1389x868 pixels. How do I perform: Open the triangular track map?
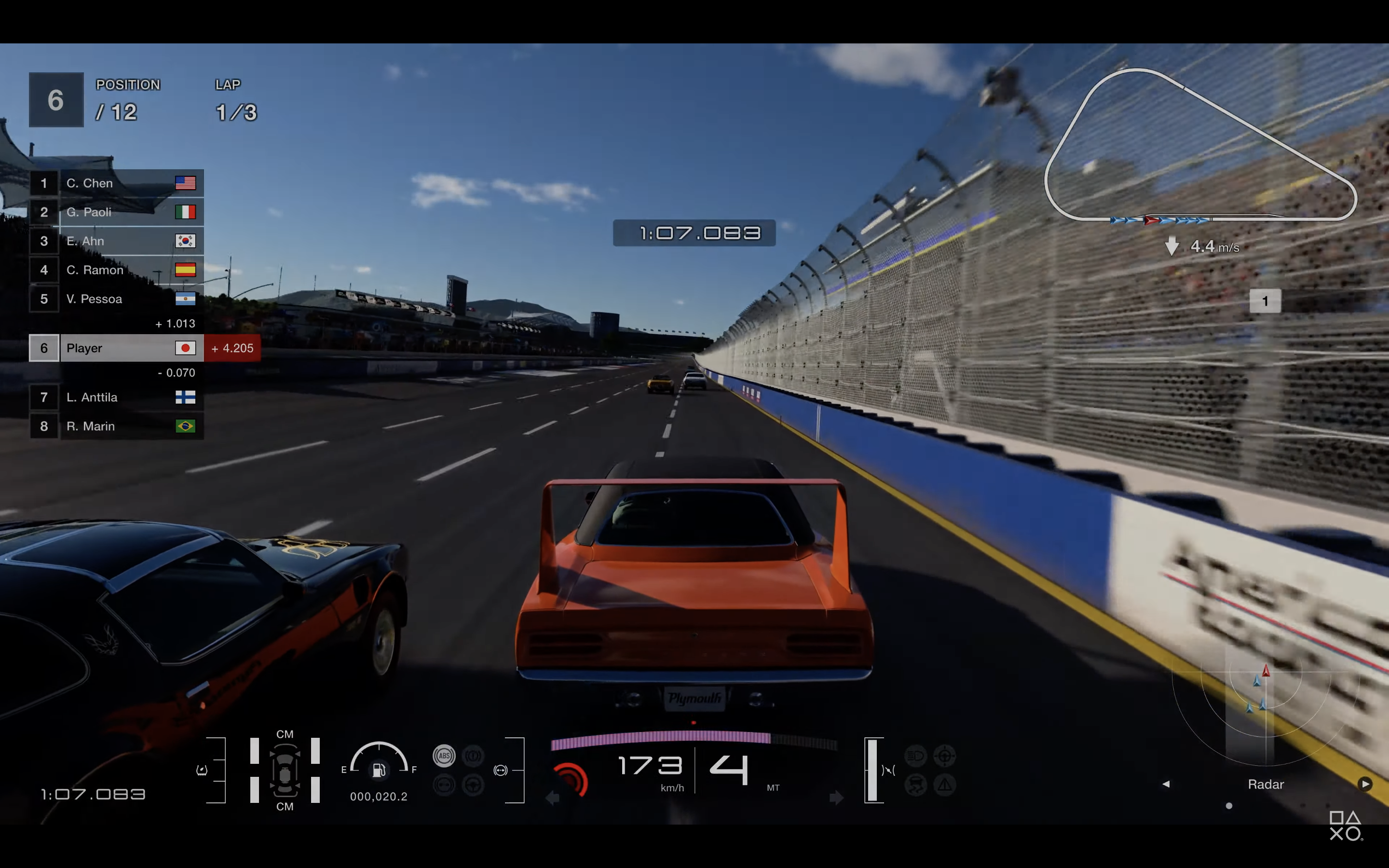click(x=1199, y=147)
